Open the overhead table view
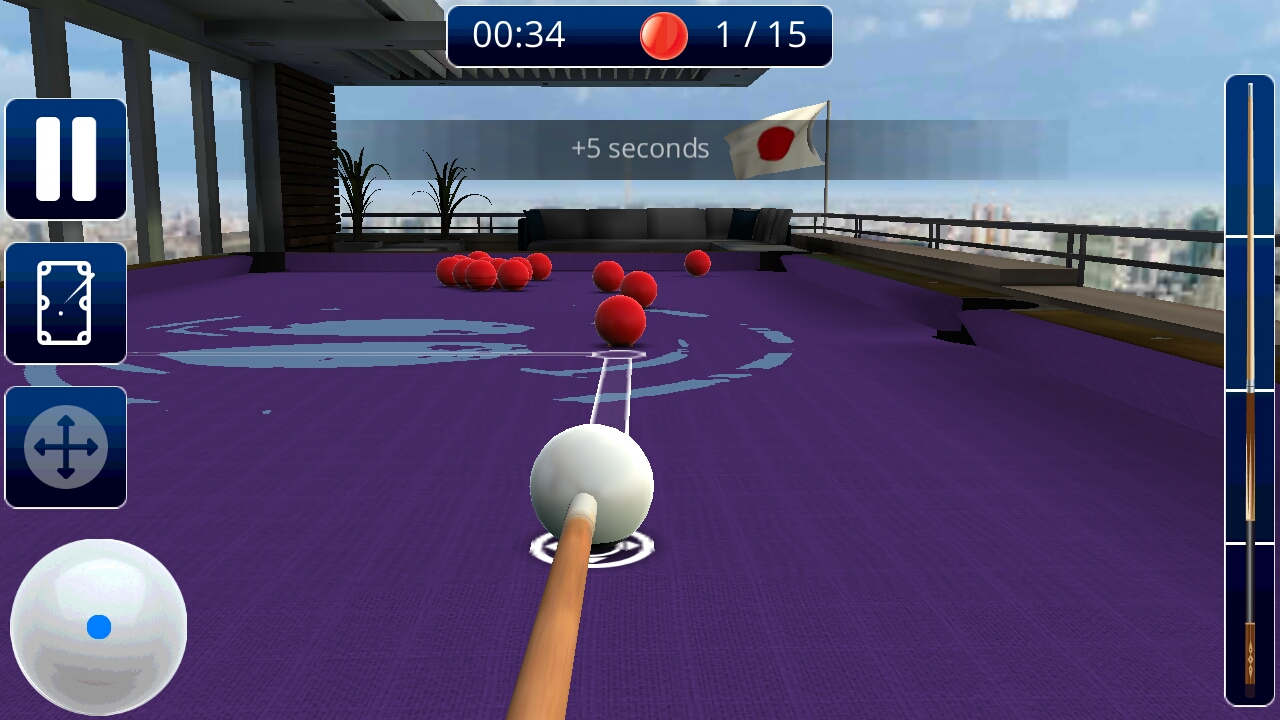This screenshot has height=720, width=1280. 66,303
